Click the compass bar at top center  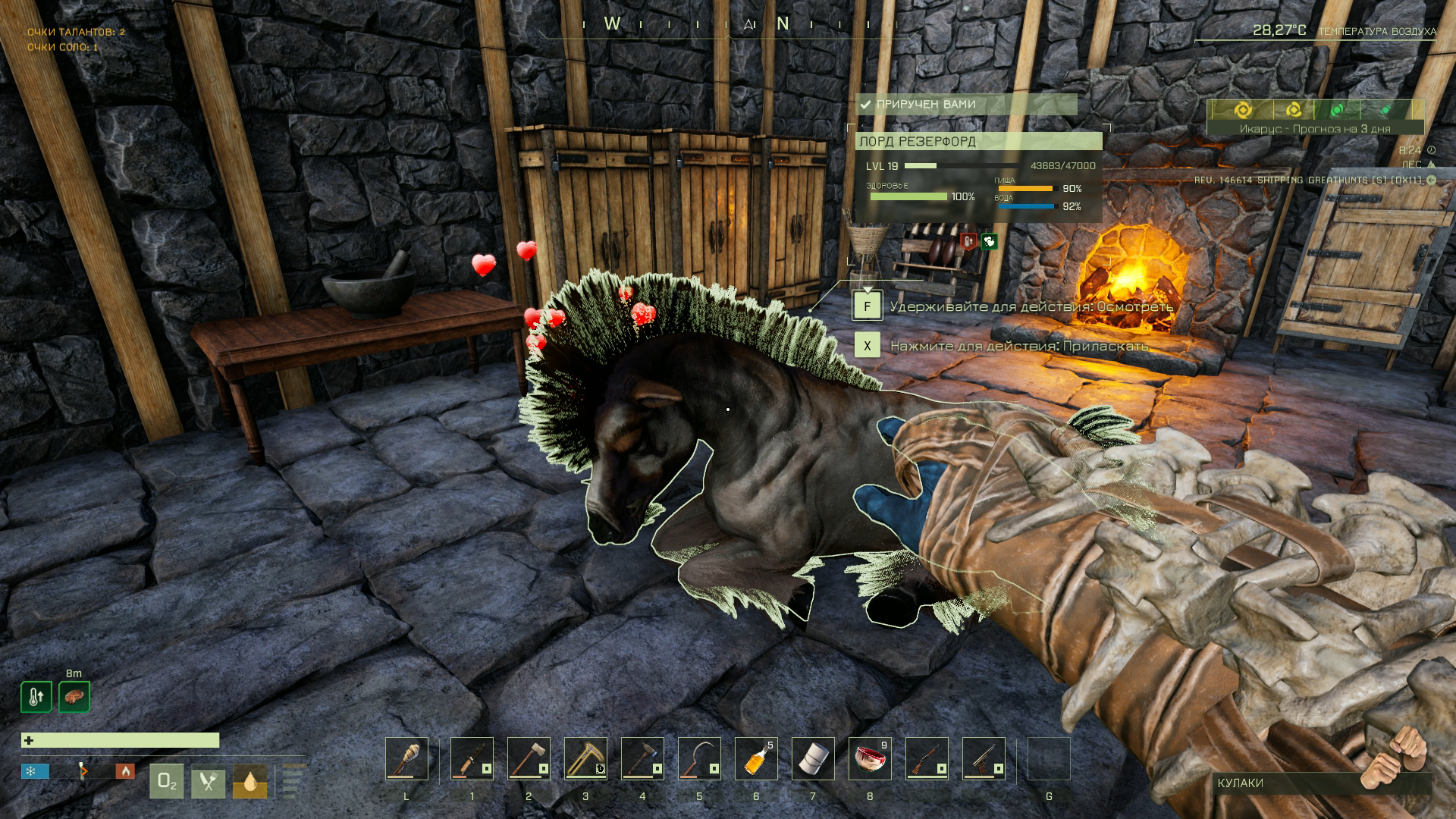pyautogui.click(x=728, y=25)
